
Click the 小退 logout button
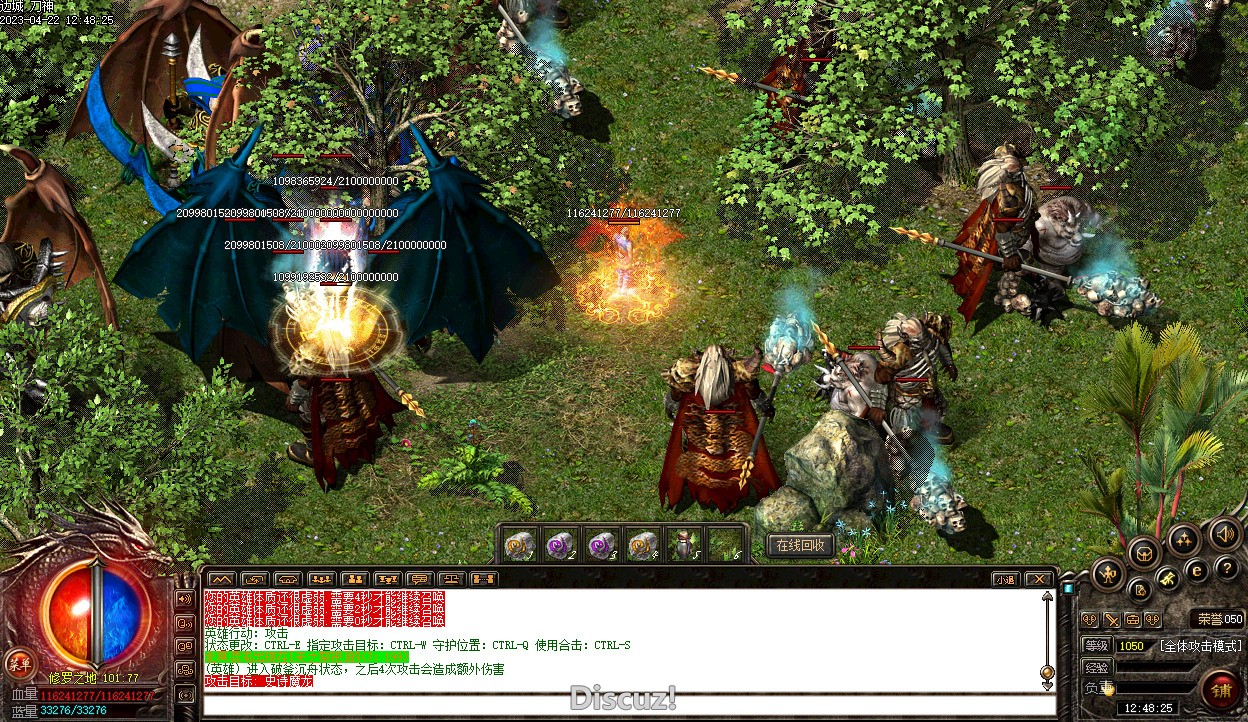1005,579
